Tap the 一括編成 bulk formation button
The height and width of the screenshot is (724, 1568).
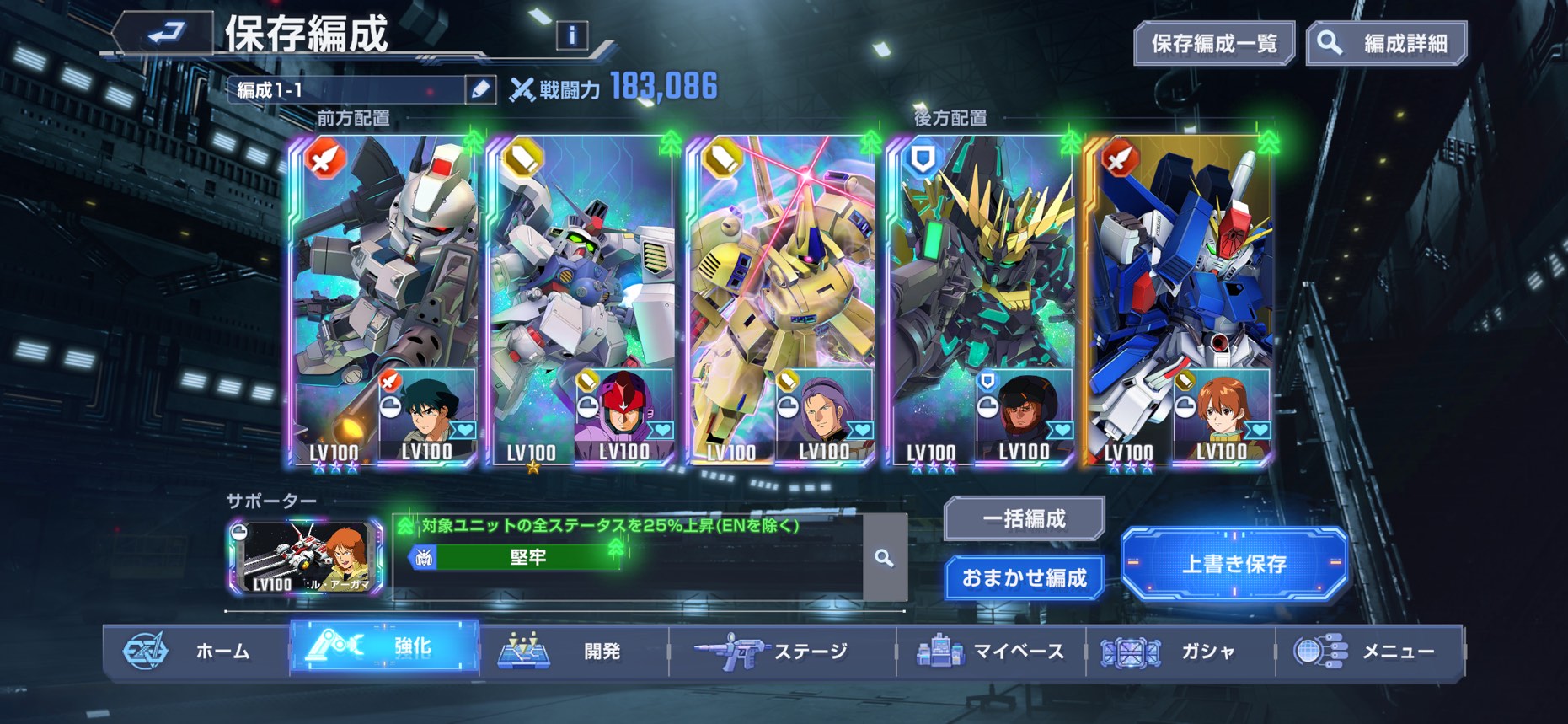pyautogui.click(x=1024, y=518)
